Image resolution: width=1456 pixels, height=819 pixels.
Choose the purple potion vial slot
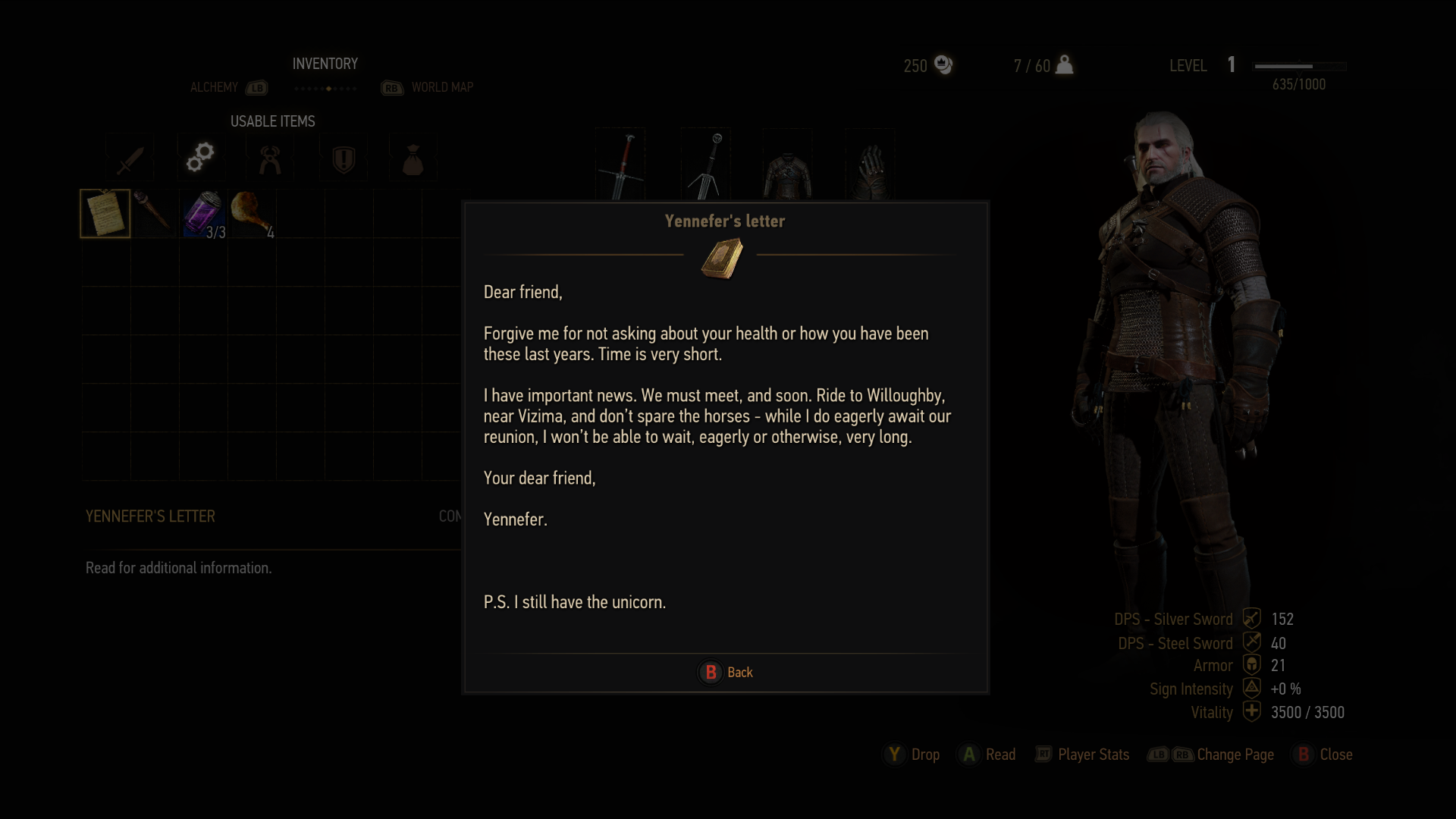tap(202, 214)
